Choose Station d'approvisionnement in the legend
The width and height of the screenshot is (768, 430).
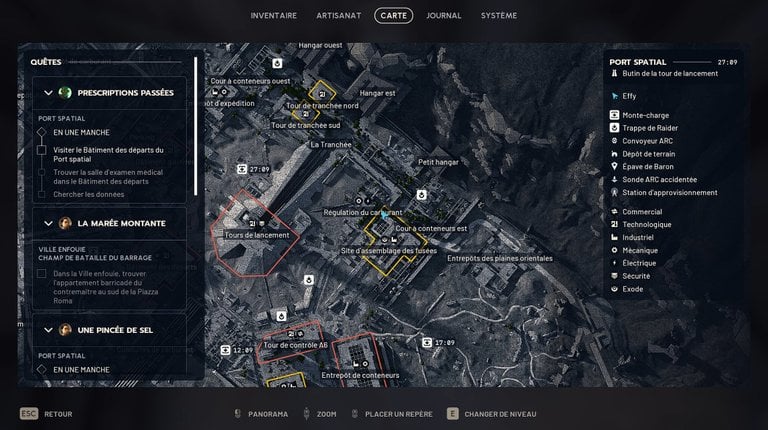[668, 193]
